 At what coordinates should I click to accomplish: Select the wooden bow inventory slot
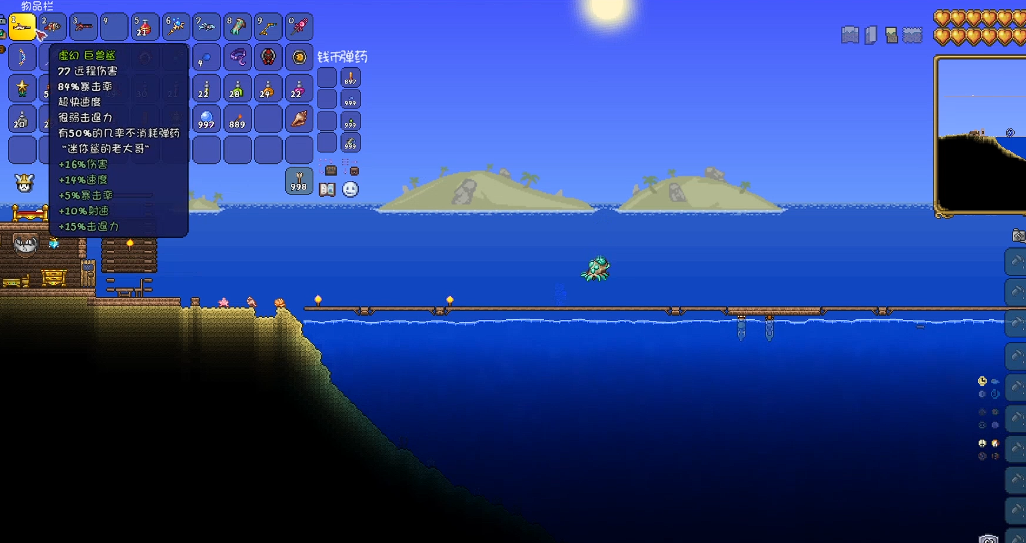22,58
